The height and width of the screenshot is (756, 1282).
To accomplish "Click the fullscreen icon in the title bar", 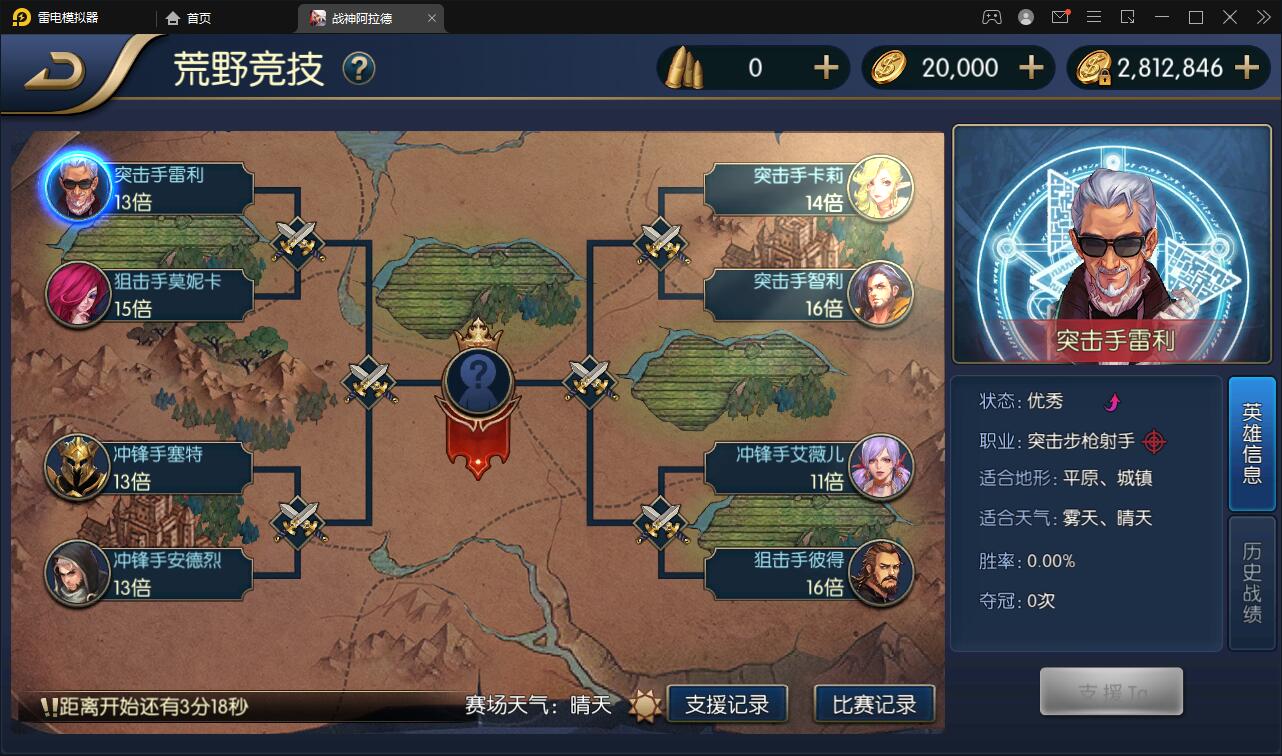I will click(1128, 16).
